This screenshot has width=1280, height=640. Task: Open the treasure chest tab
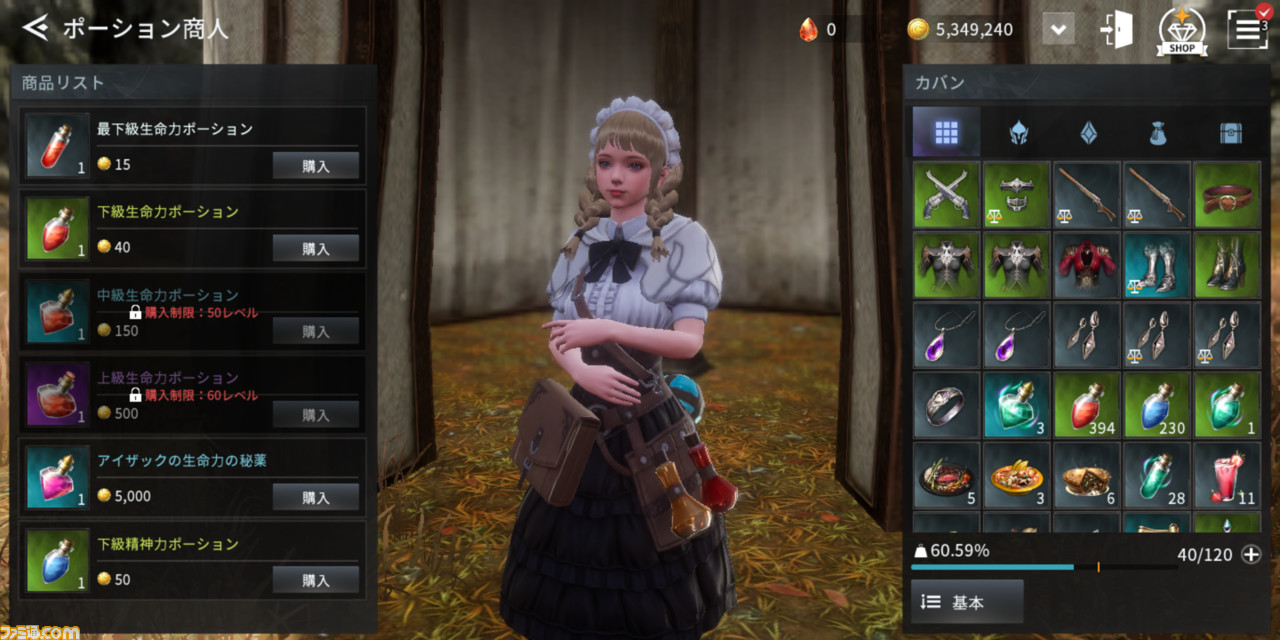point(1230,132)
